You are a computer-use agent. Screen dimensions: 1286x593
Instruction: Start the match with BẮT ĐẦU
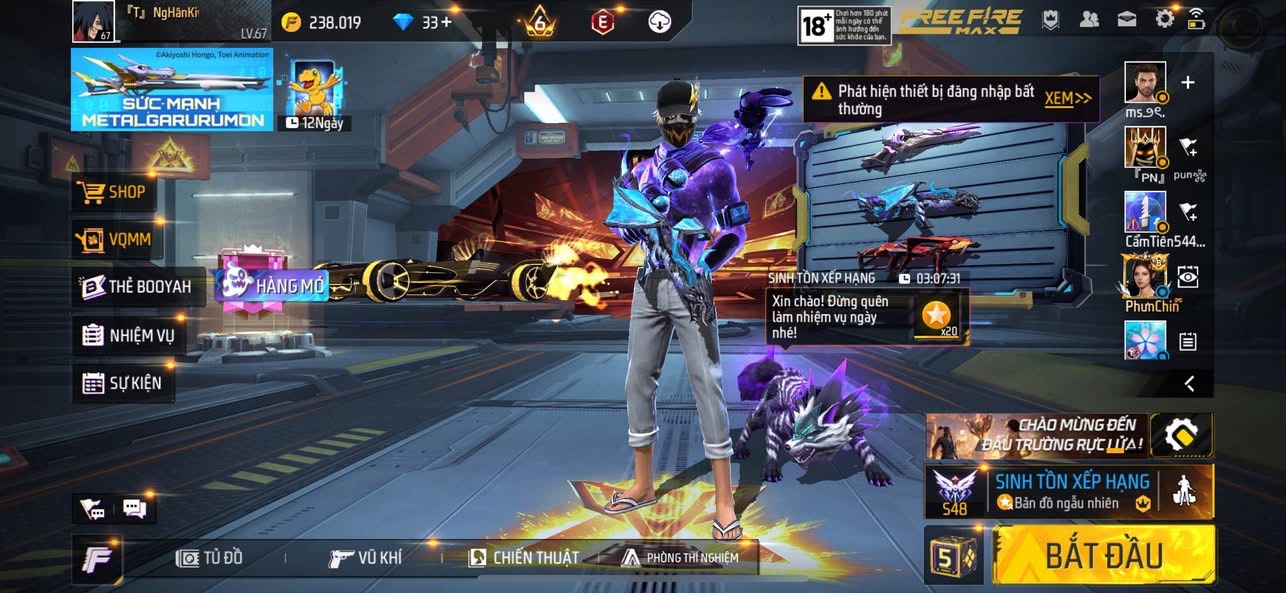click(x=1104, y=555)
